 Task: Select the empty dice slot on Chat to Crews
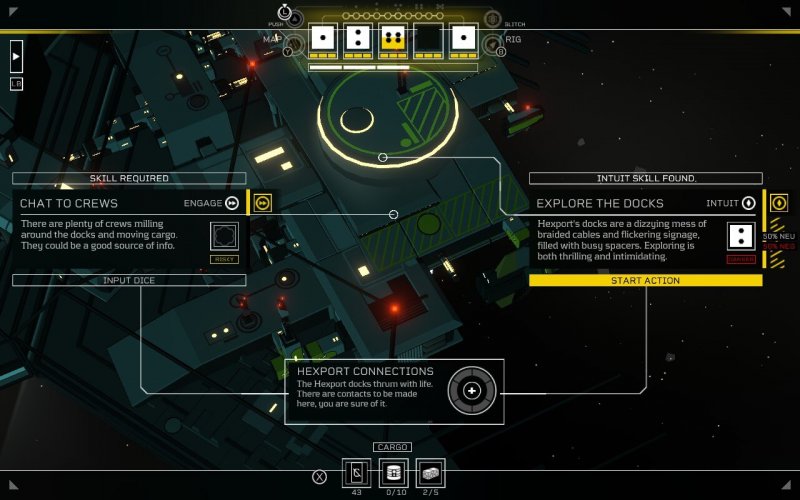(224, 236)
